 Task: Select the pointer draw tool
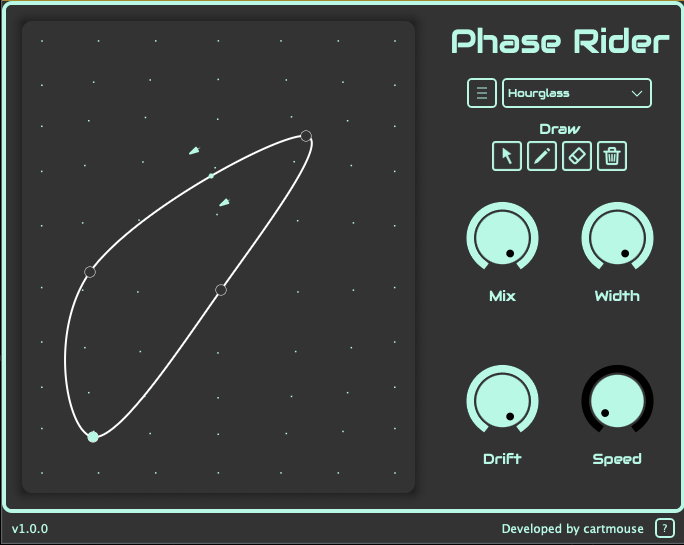pos(507,156)
